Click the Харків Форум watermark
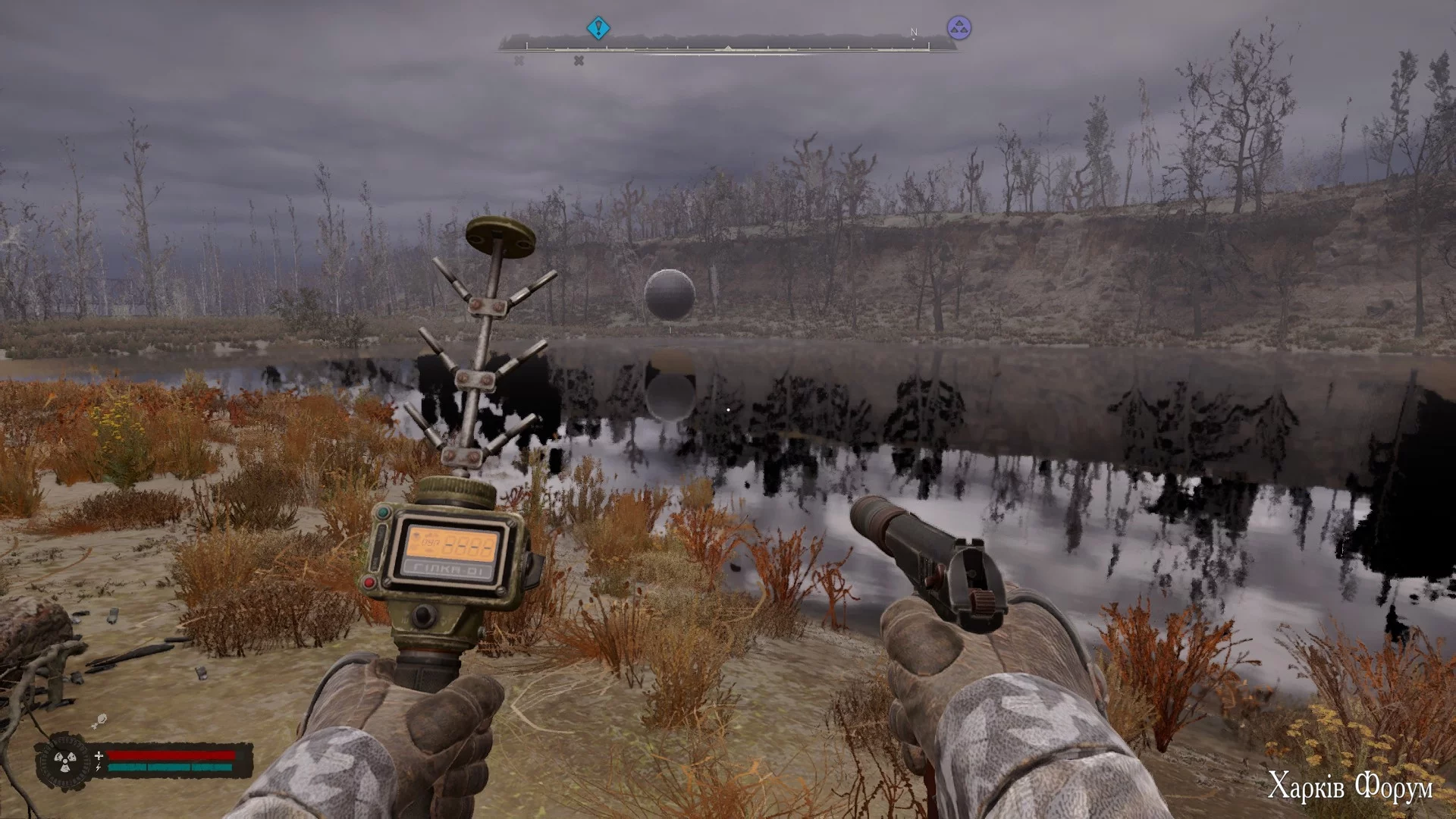1456x819 pixels. click(1351, 788)
